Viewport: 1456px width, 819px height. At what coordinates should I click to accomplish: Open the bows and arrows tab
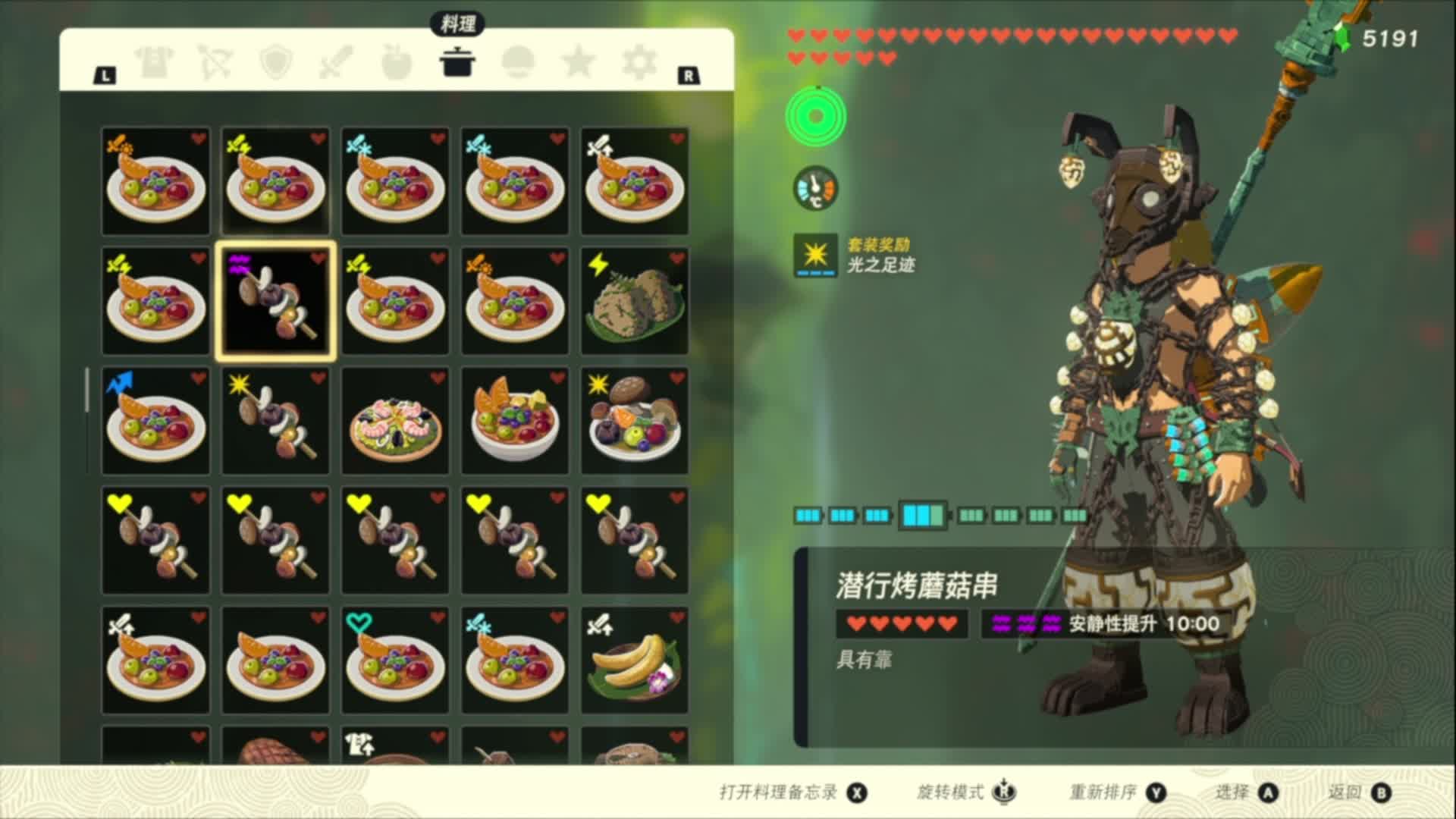tap(215, 62)
